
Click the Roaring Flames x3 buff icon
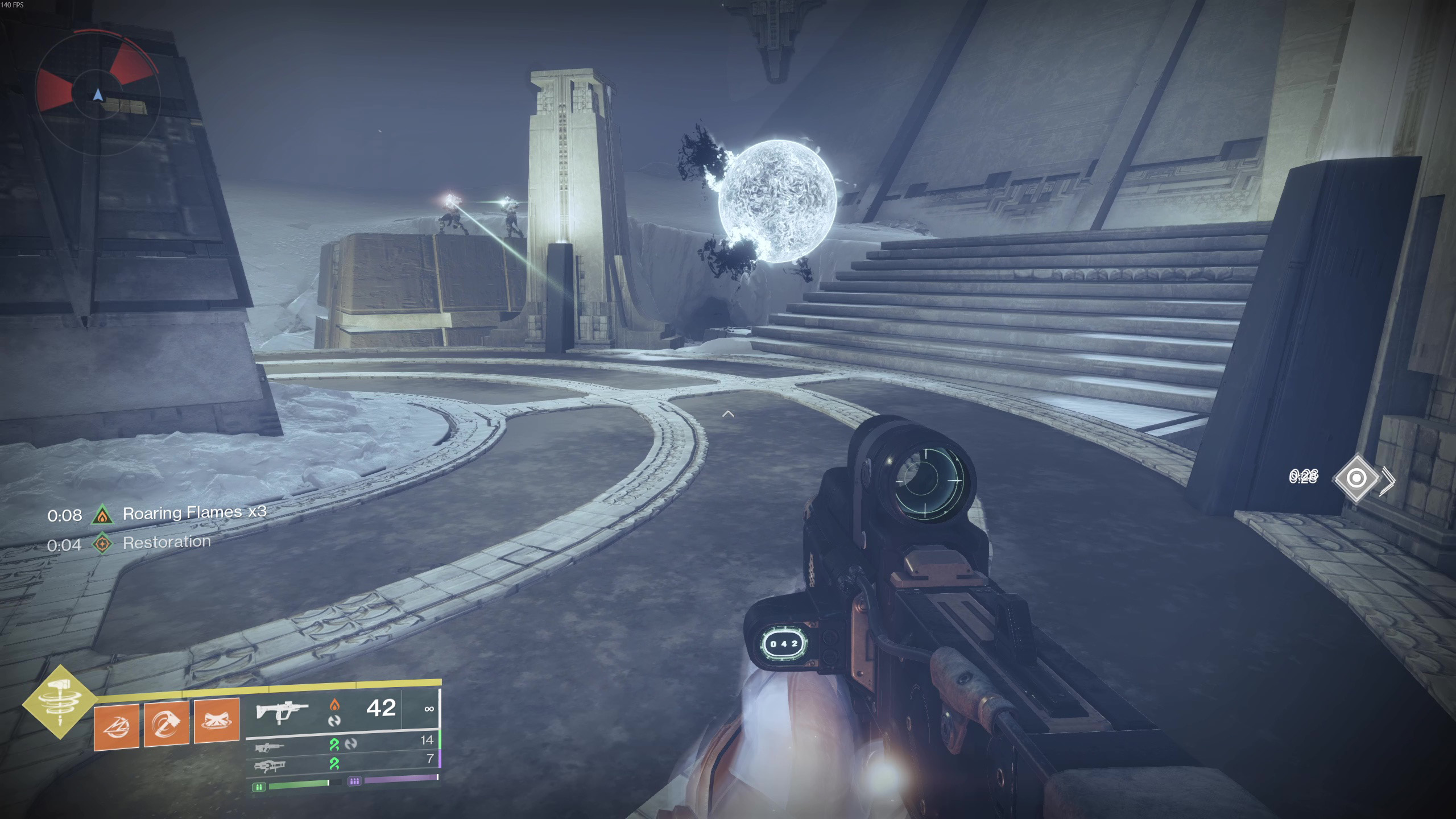[x=102, y=515]
